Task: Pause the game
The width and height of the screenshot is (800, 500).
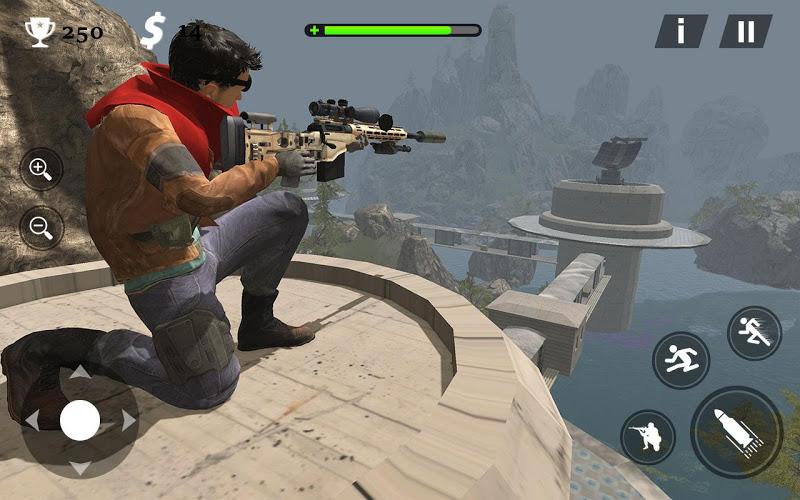Action: 746,31
